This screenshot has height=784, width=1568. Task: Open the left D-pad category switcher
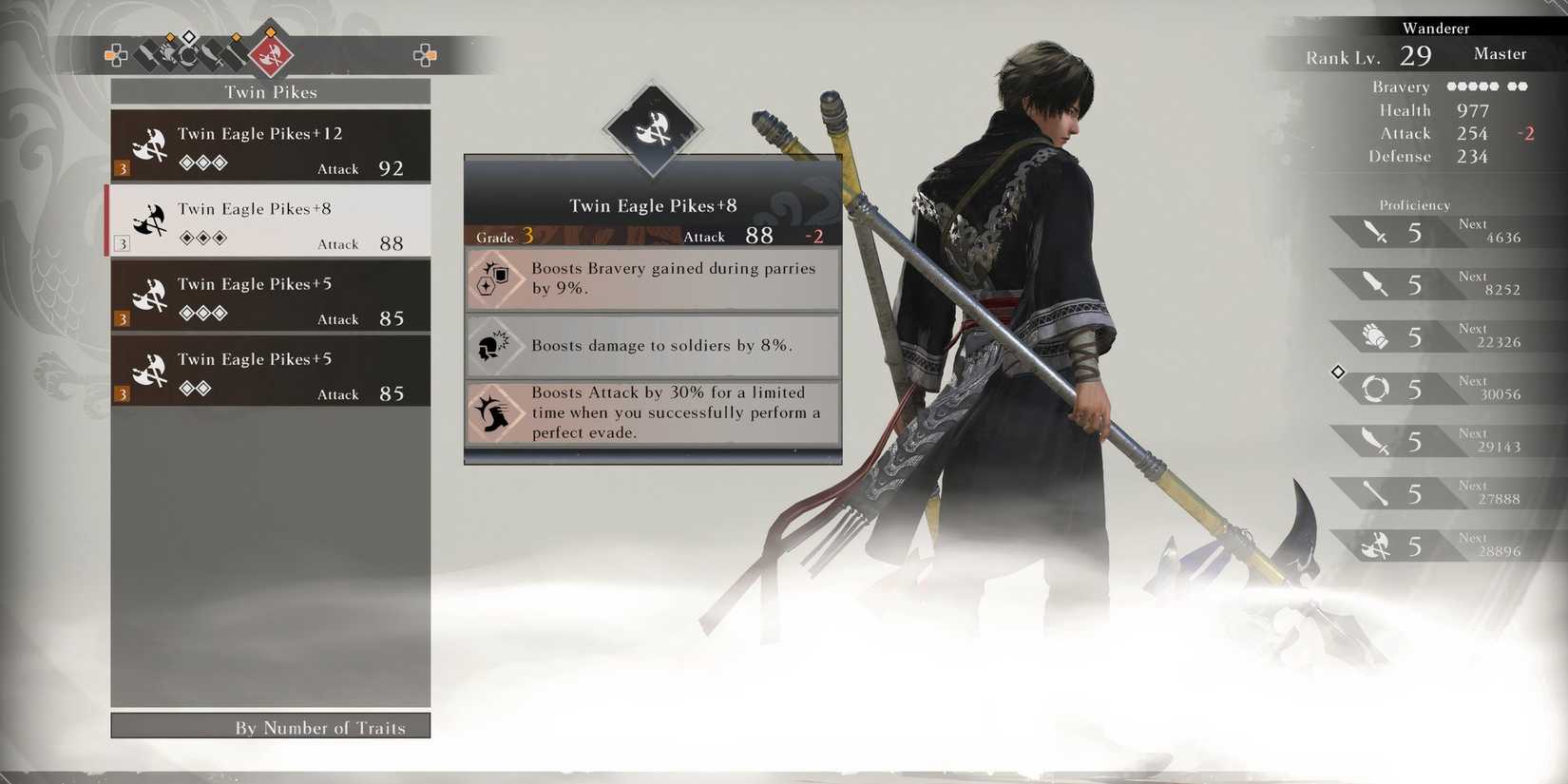point(116,55)
